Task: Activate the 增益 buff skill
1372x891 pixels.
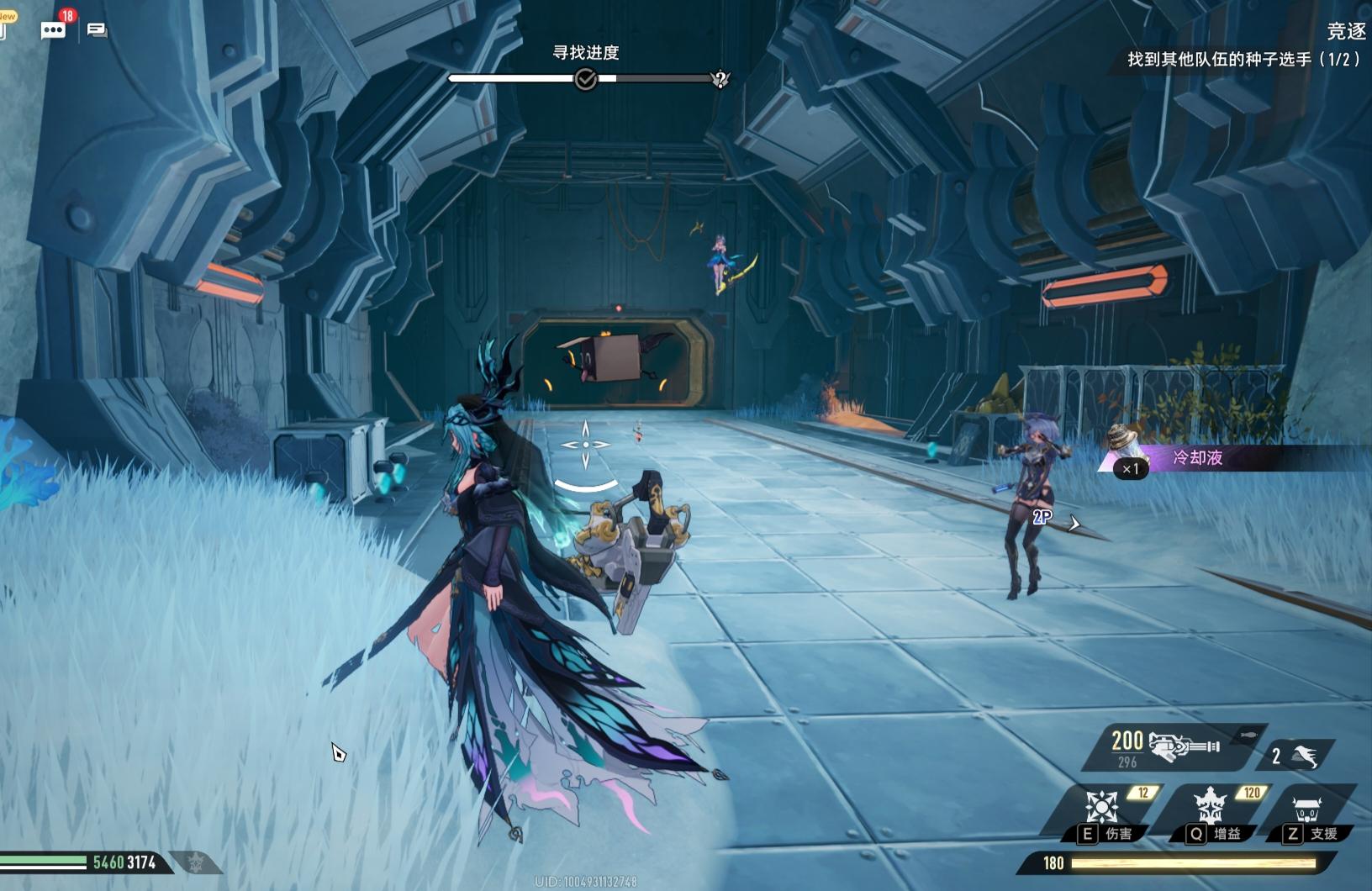Action: point(1210,809)
